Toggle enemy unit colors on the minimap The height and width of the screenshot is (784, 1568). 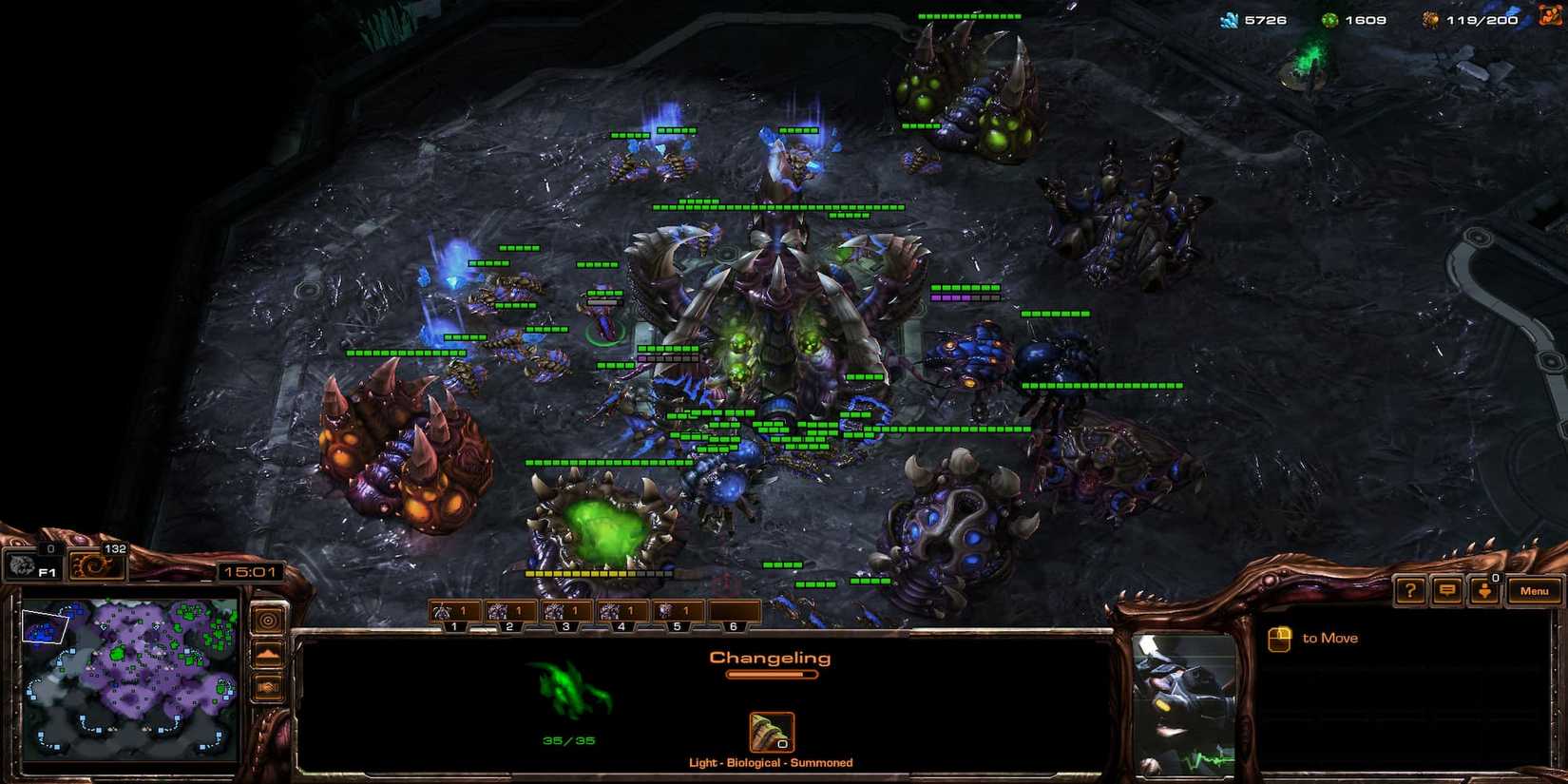(x=271, y=685)
